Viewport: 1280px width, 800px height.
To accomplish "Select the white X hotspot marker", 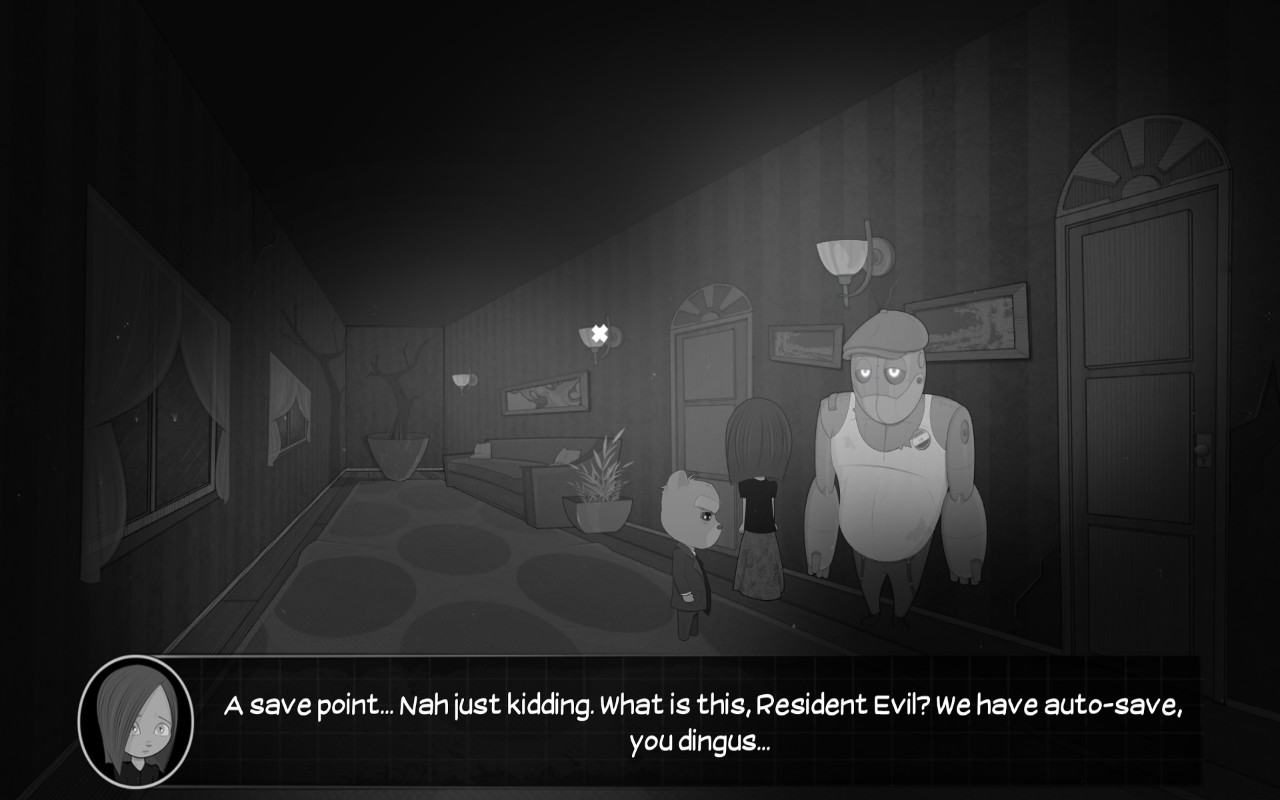I will click(599, 333).
